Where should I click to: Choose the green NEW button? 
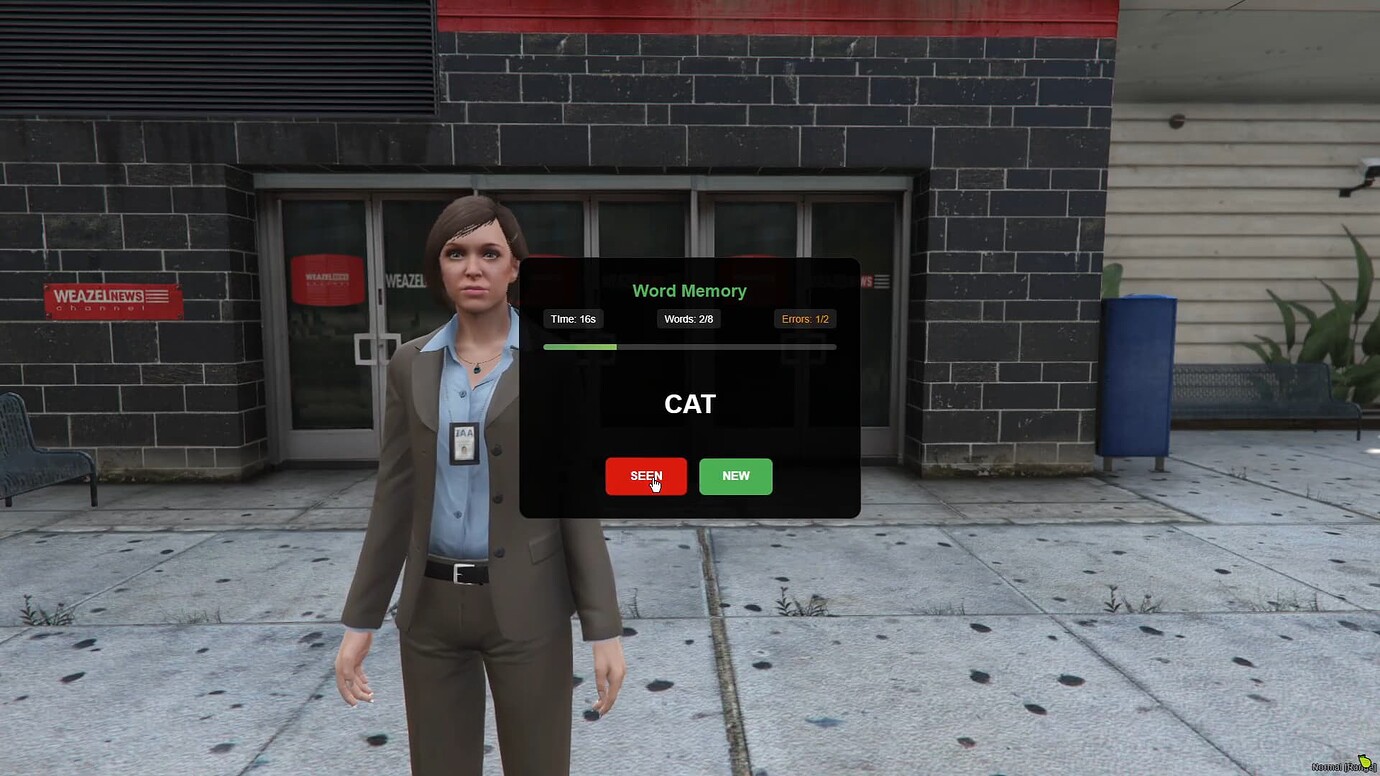pos(735,476)
